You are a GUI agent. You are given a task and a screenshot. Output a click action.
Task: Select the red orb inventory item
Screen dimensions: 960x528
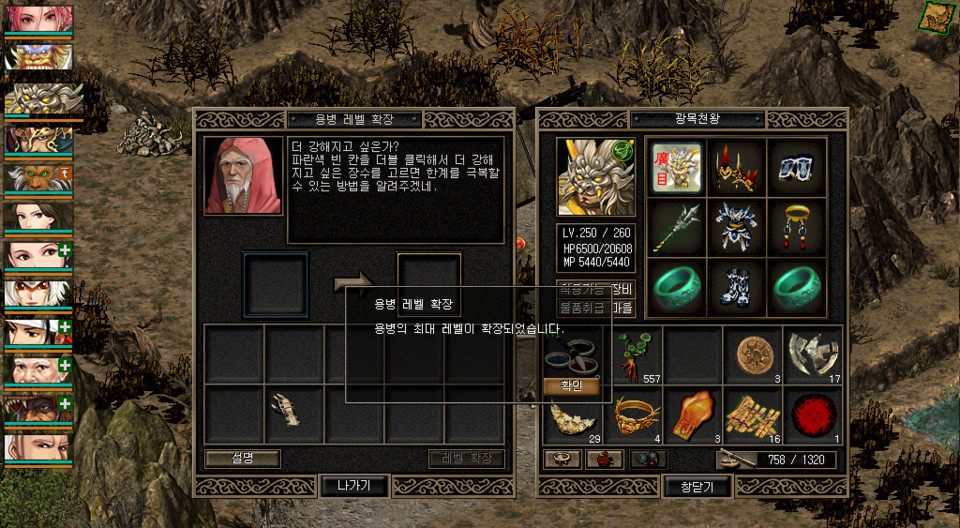tap(811, 414)
